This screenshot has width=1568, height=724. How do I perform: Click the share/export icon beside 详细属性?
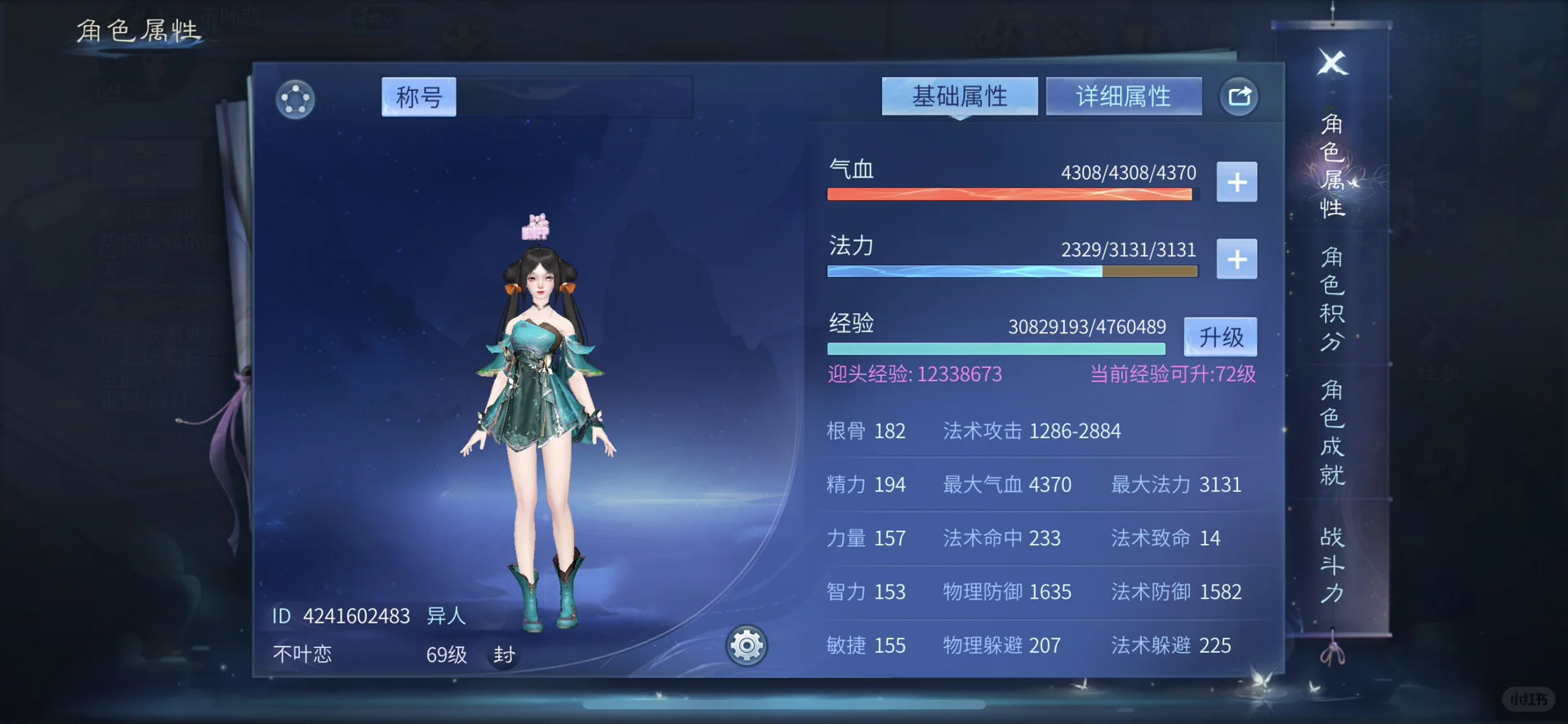coord(1240,96)
